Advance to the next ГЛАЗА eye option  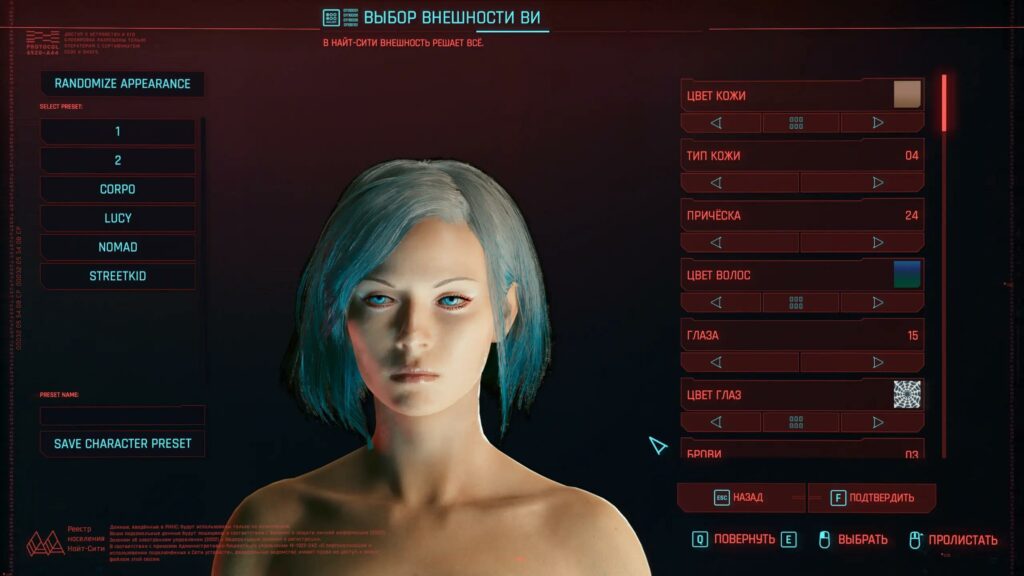(x=879, y=362)
